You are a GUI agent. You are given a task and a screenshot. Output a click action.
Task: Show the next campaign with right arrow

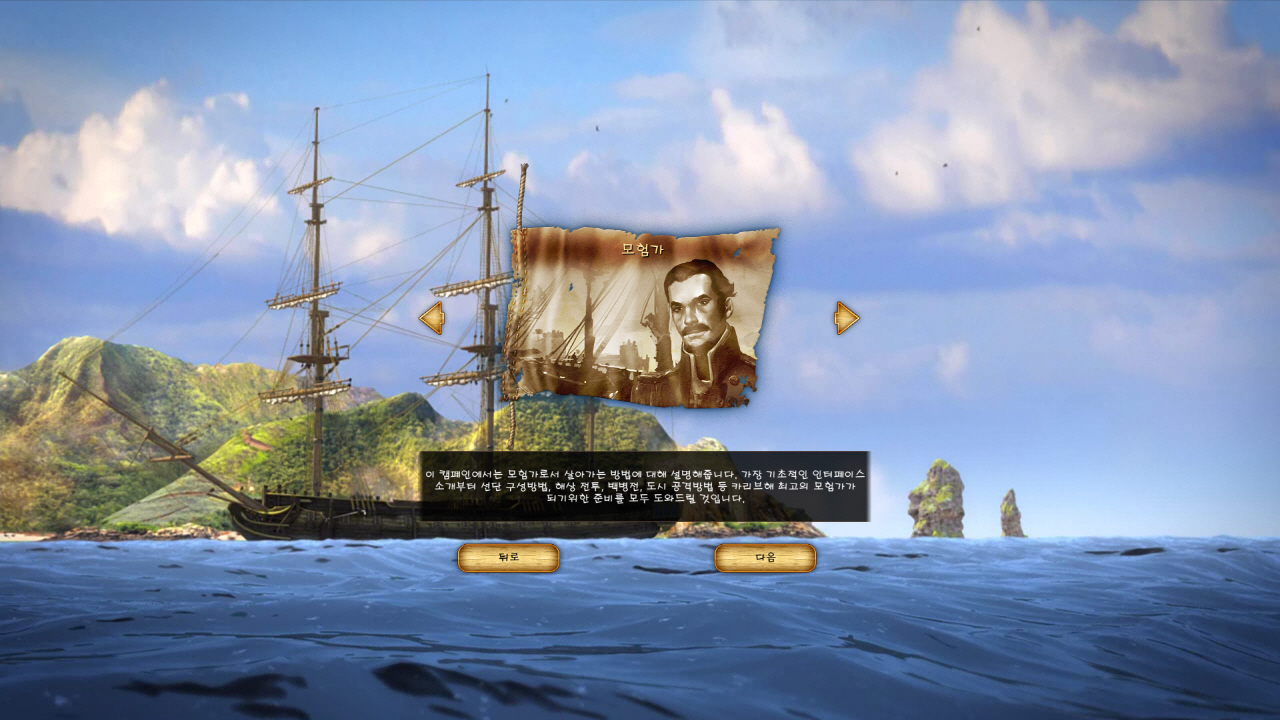coord(846,318)
